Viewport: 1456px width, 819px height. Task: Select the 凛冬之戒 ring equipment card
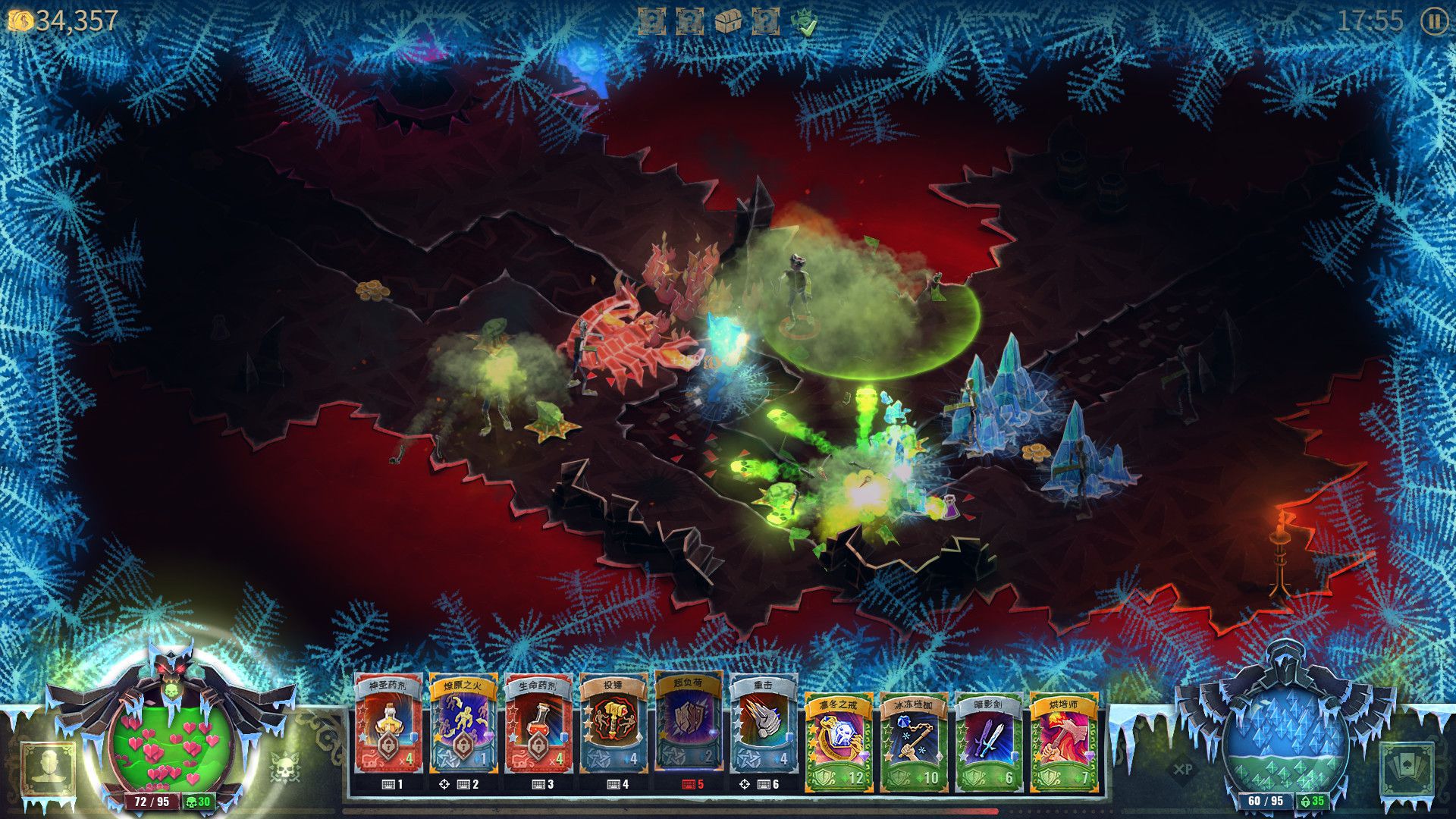pyautogui.click(x=839, y=739)
